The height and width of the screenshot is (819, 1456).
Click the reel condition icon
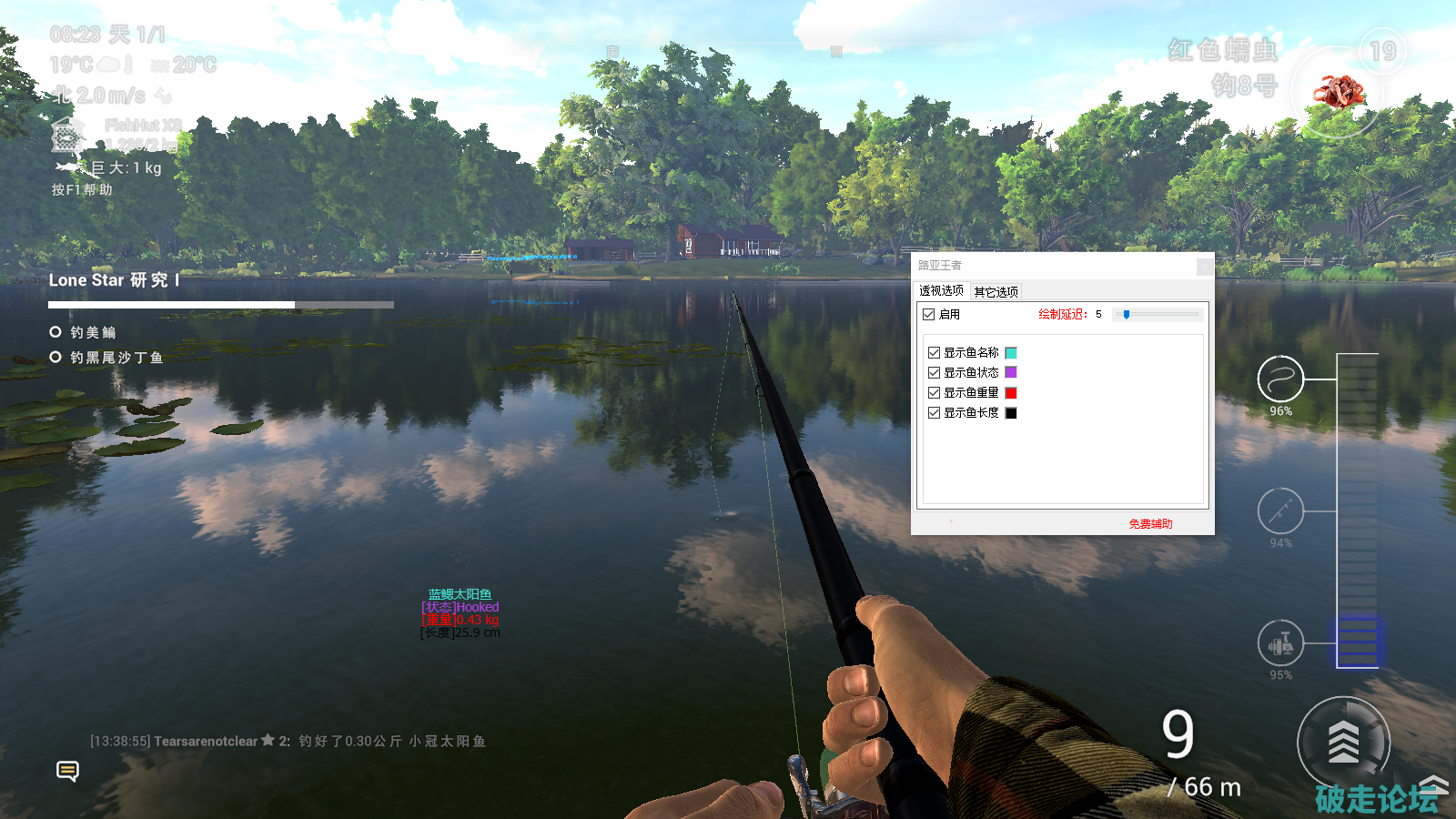point(1280,643)
